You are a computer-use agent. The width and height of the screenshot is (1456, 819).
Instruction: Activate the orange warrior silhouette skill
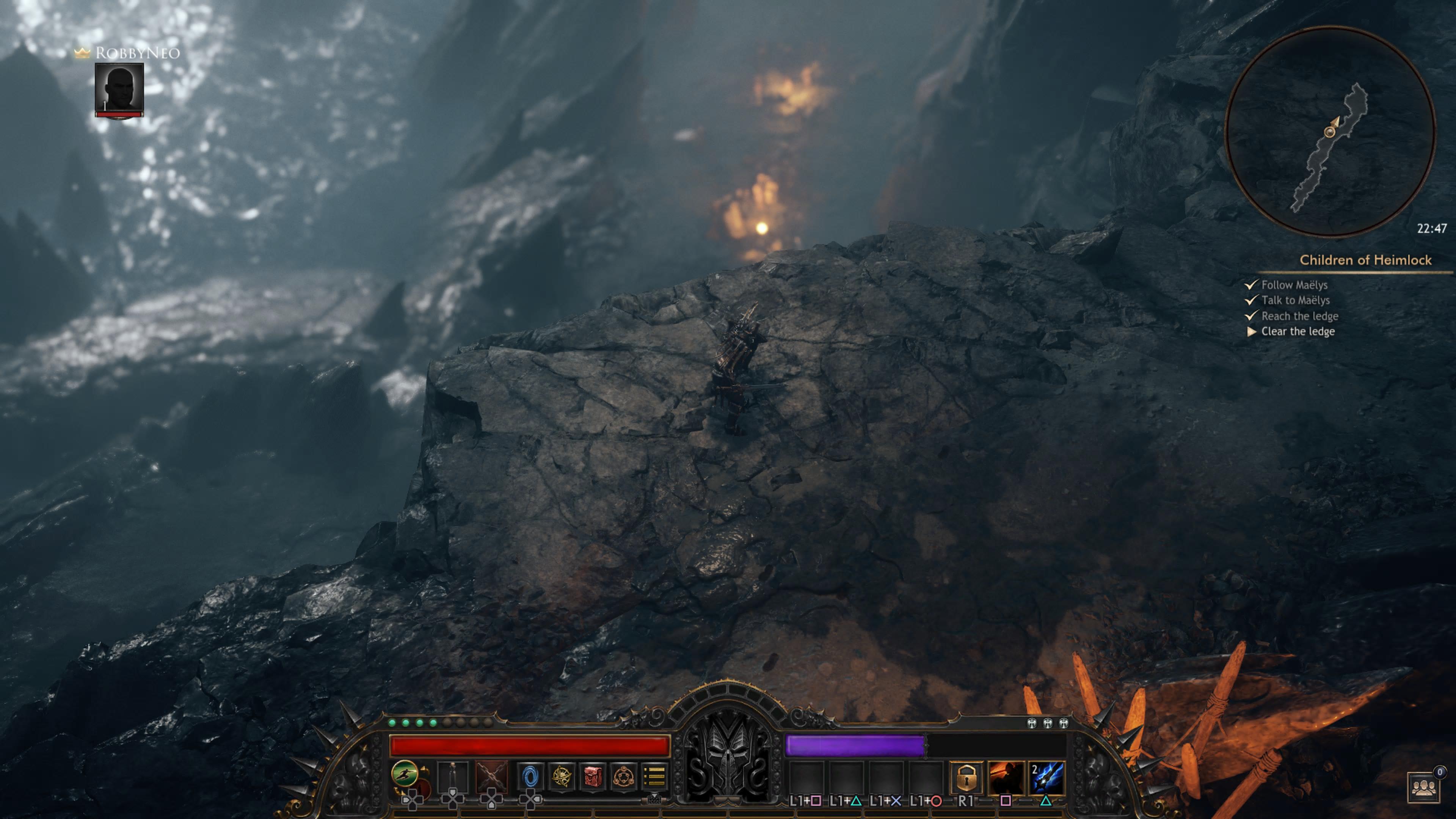tap(1006, 778)
